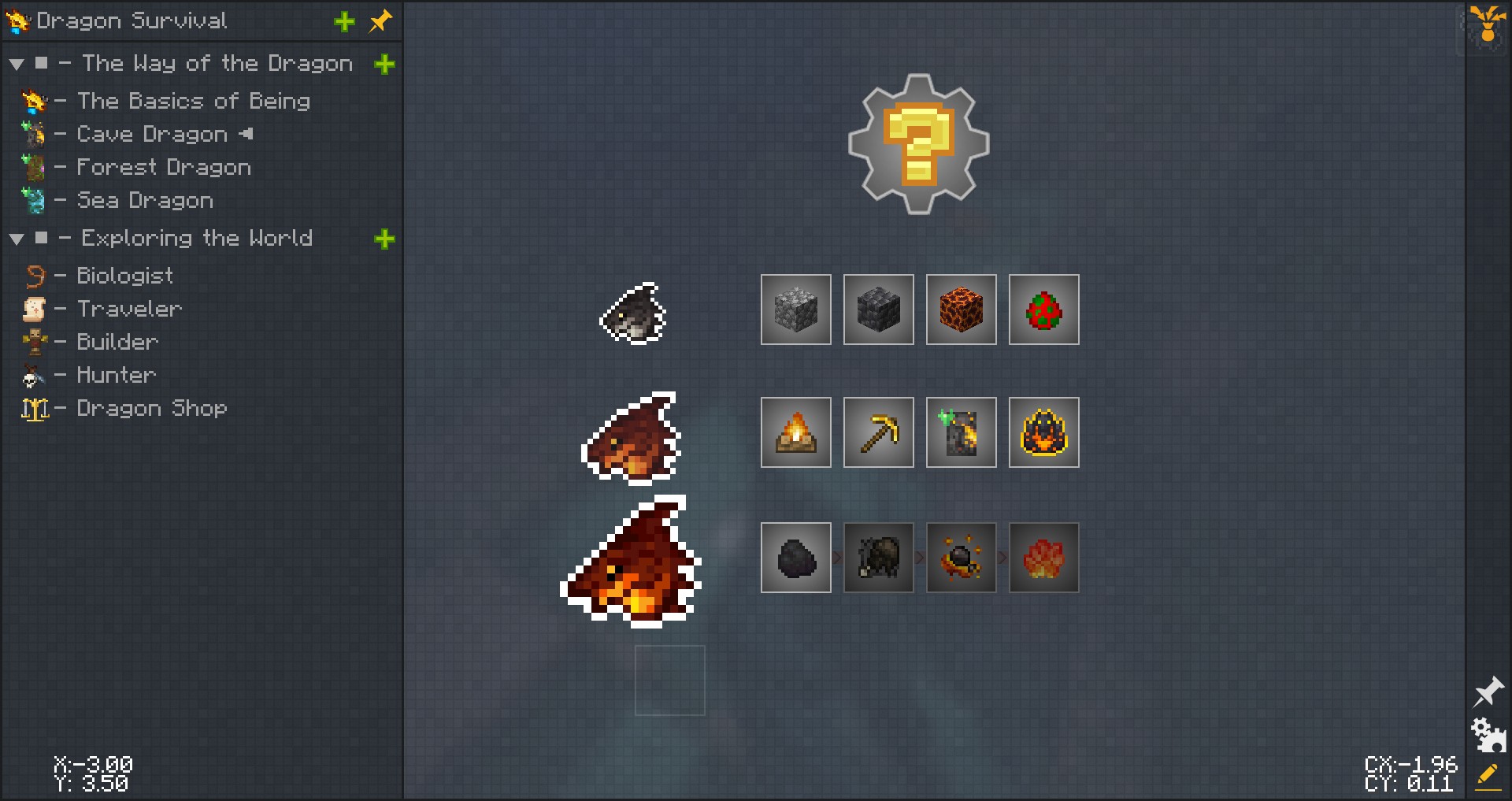Open the Dragon Shop chapter

[x=151, y=408]
